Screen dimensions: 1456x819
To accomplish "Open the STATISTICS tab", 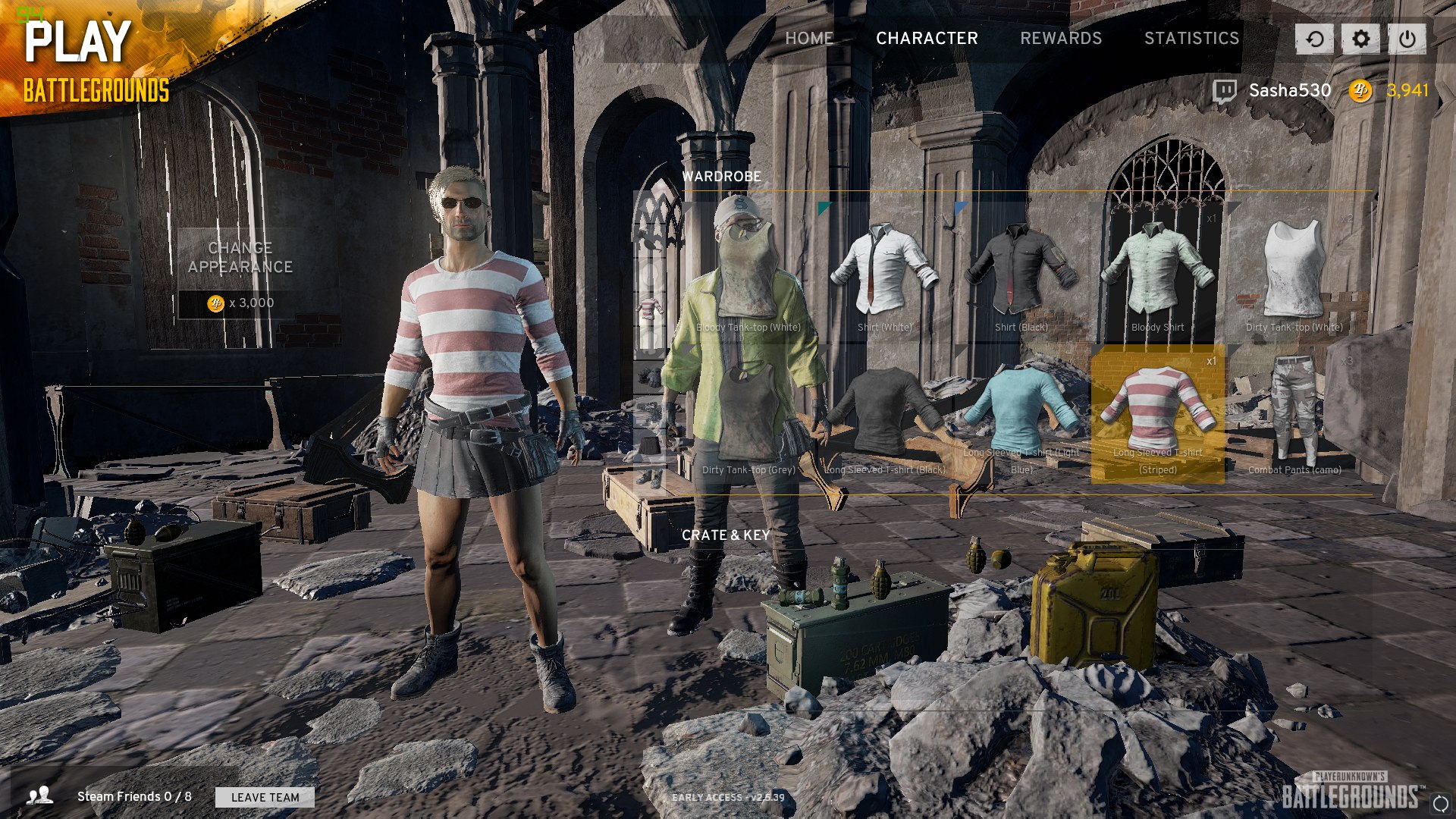I will coord(1191,38).
